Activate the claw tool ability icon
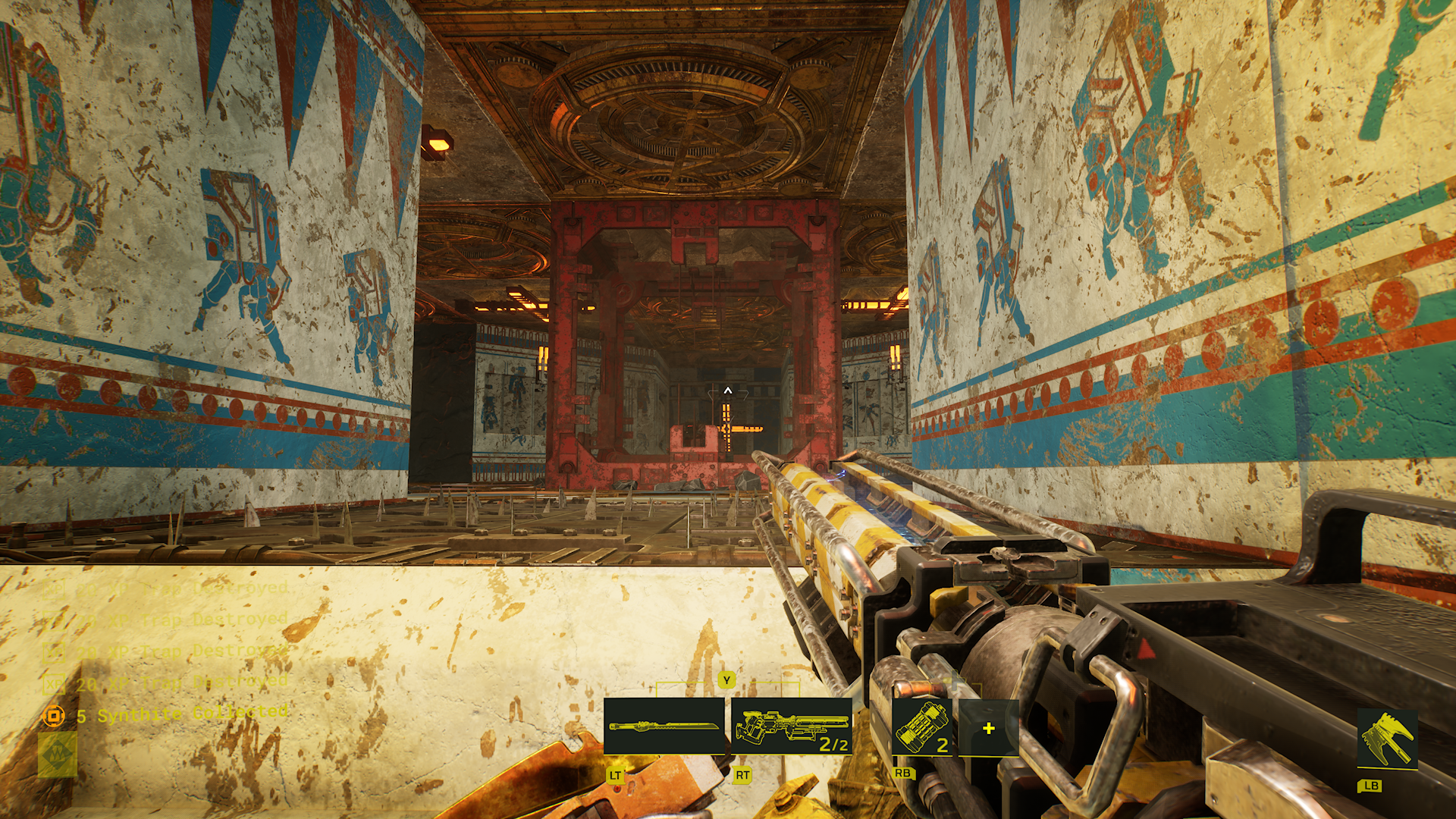This screenshot has height=819, width=1456. 1387,739
